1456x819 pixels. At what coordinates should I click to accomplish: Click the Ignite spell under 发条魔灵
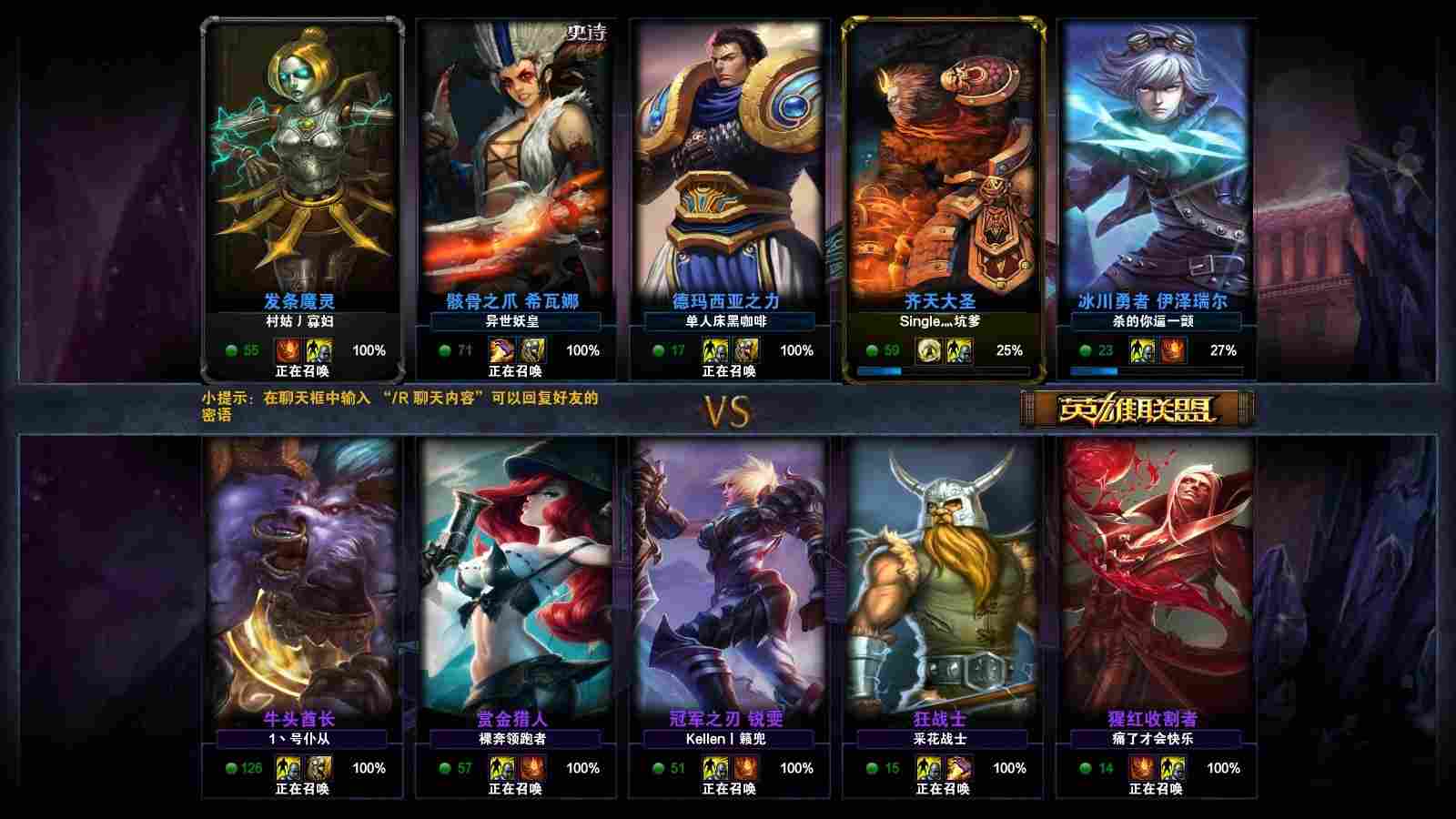coord(288,350)
